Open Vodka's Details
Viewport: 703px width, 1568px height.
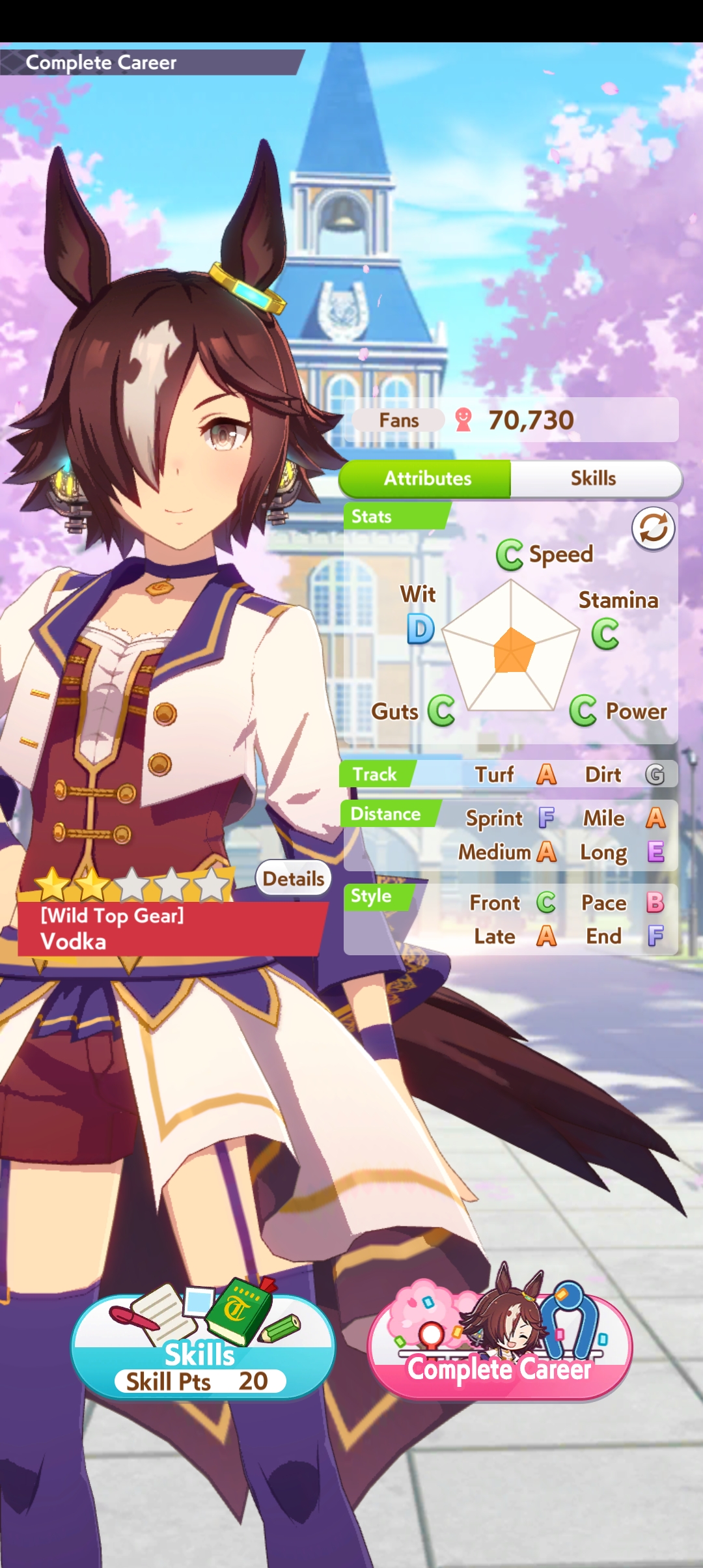[293, 878]
